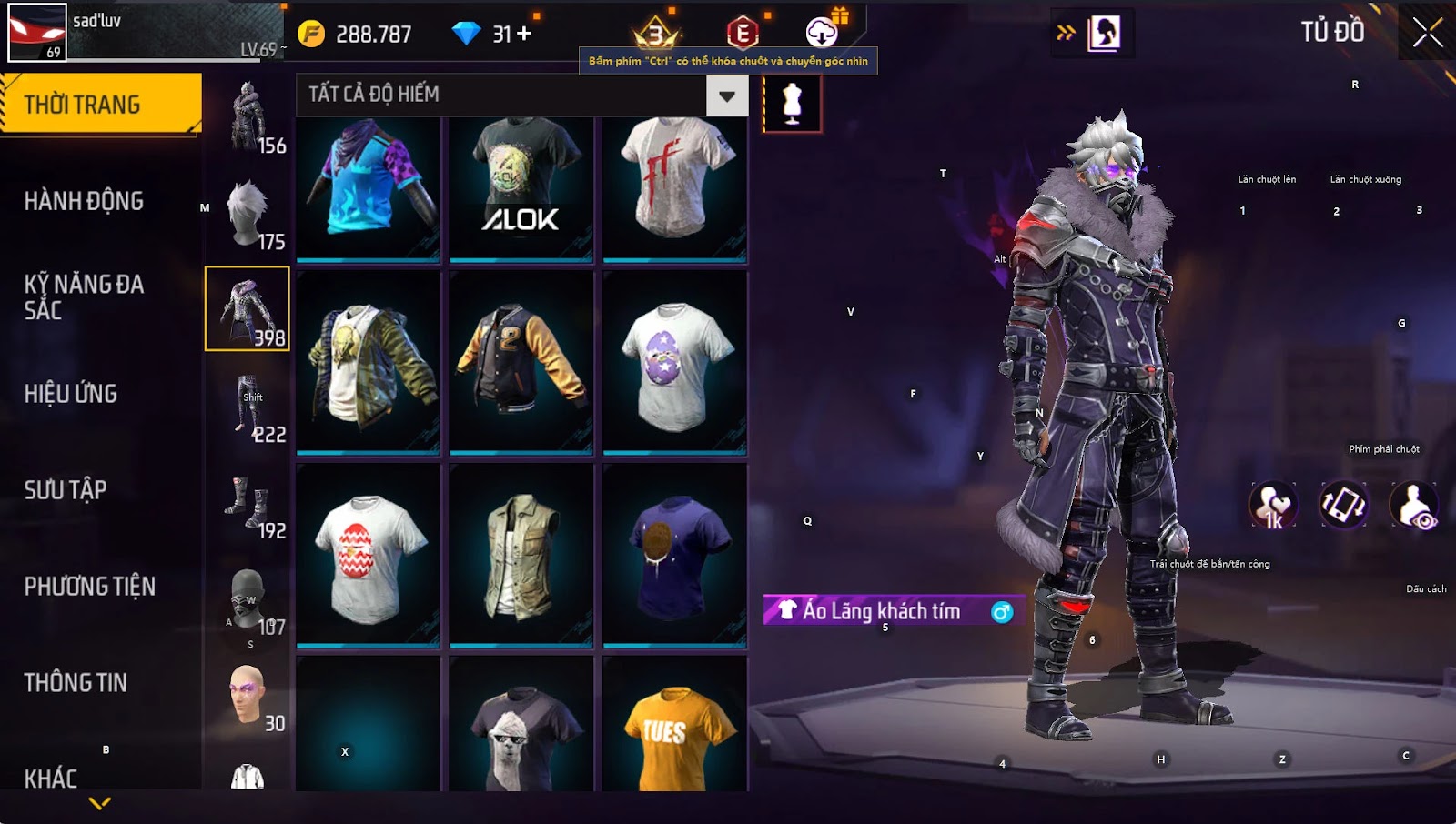Open the KỸ NĂNG ĐA SẮC tab
The height and width of the screenshot is (824, 1456).
tap(84, 297)
